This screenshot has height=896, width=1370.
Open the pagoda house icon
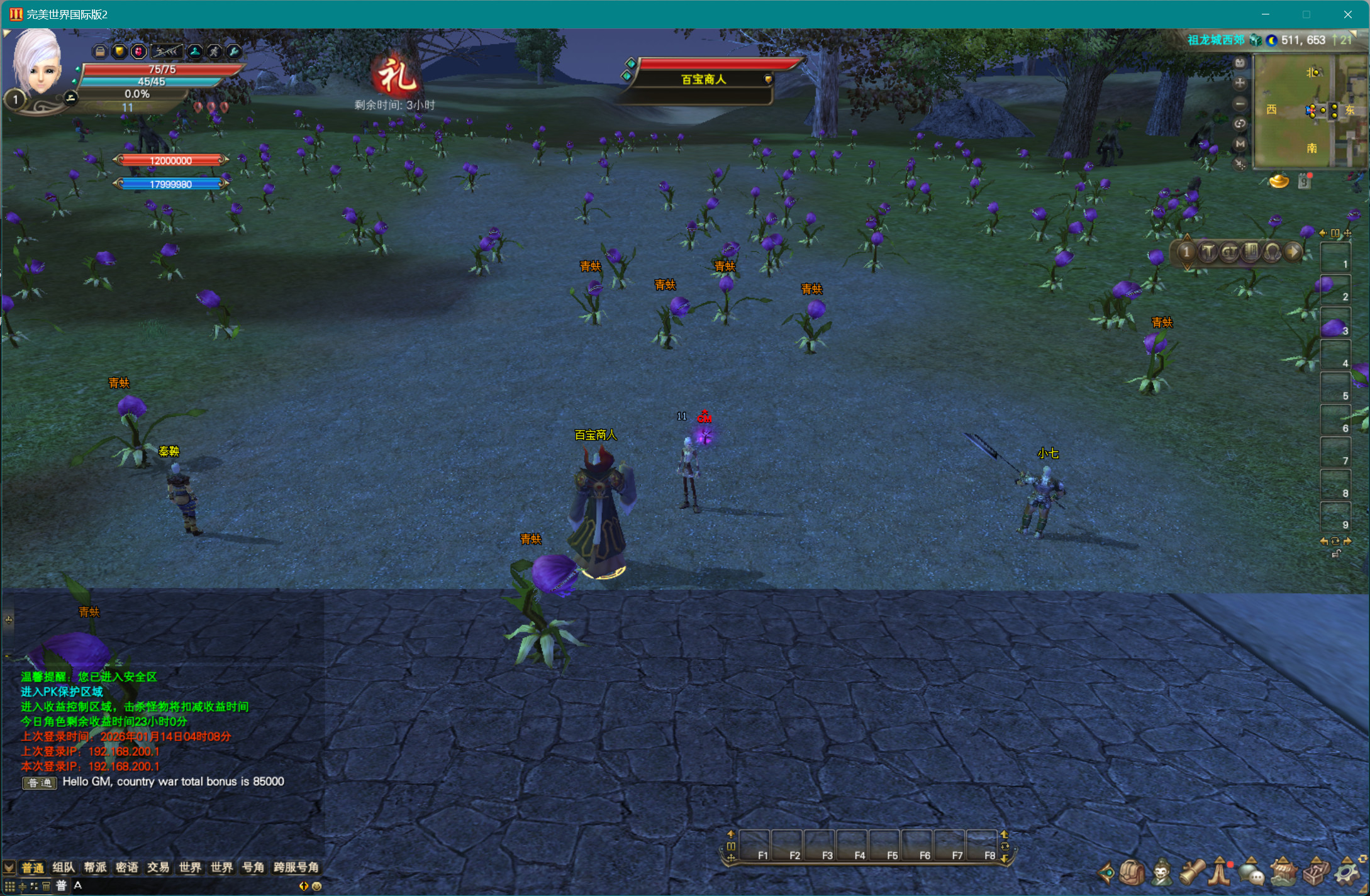[1283, 873]
